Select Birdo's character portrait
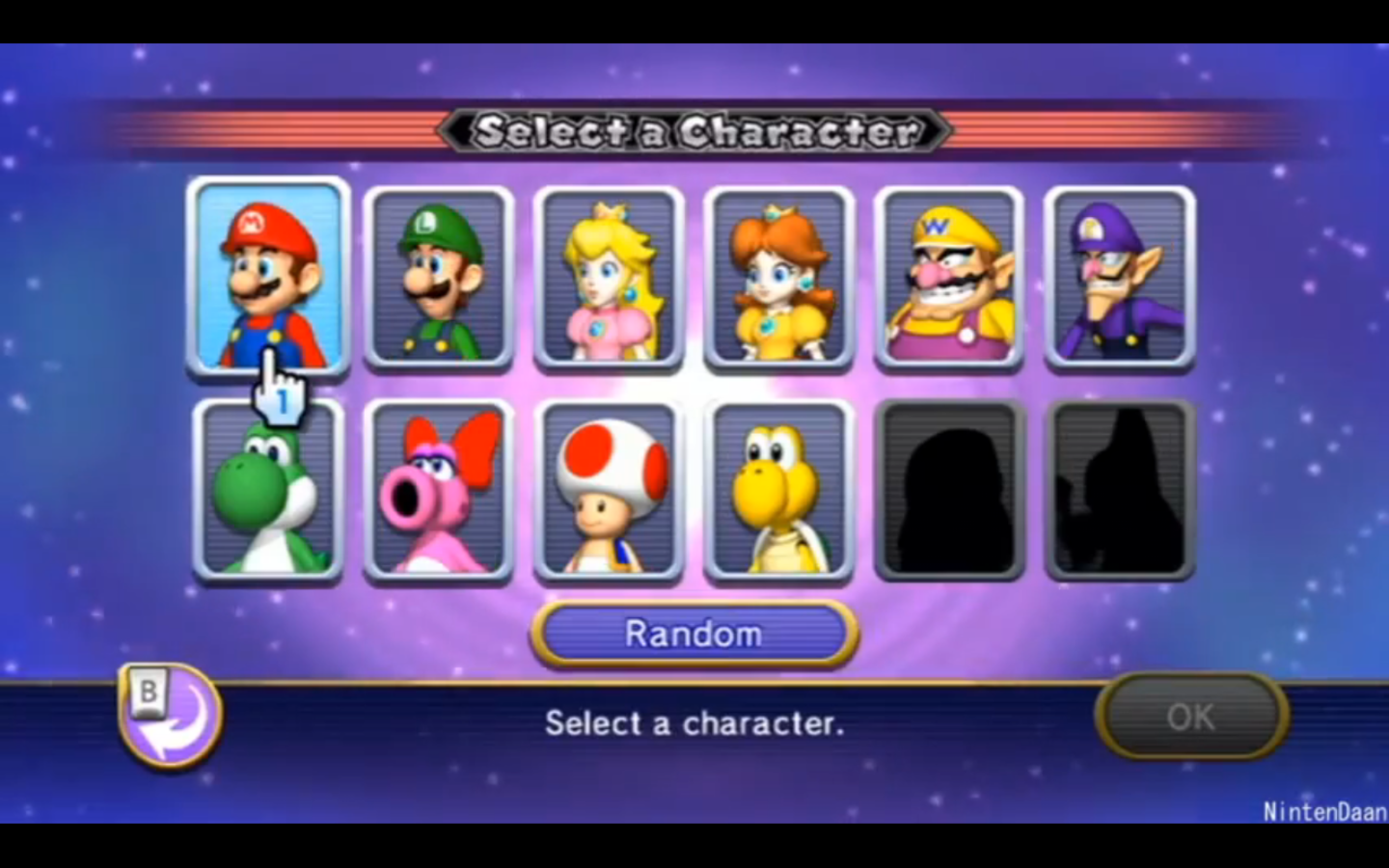The height and width of the screenshot is (868, 1389). click(x=439, y=490)
